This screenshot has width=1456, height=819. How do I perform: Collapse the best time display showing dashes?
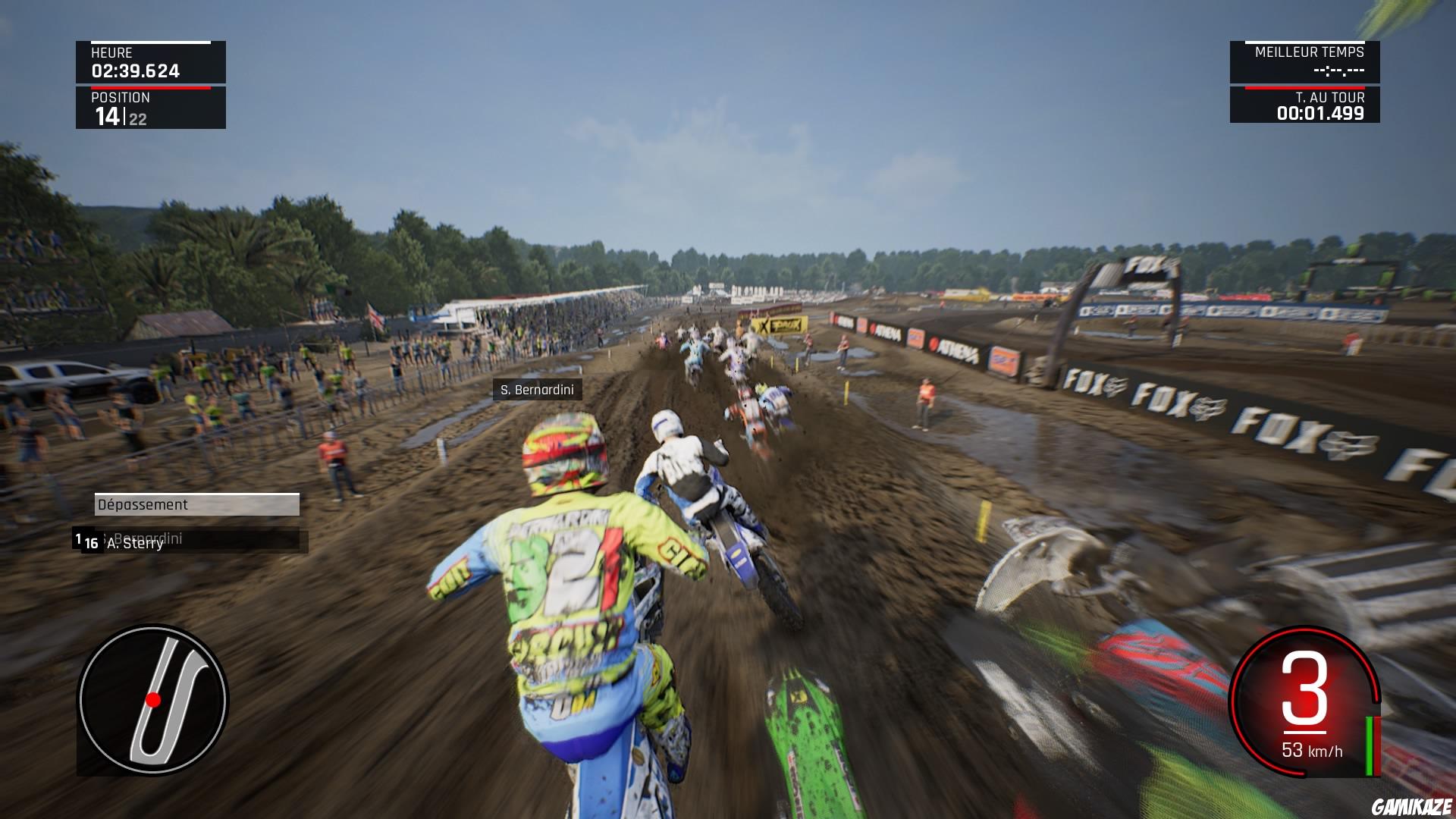click(x=1338, y=71)
